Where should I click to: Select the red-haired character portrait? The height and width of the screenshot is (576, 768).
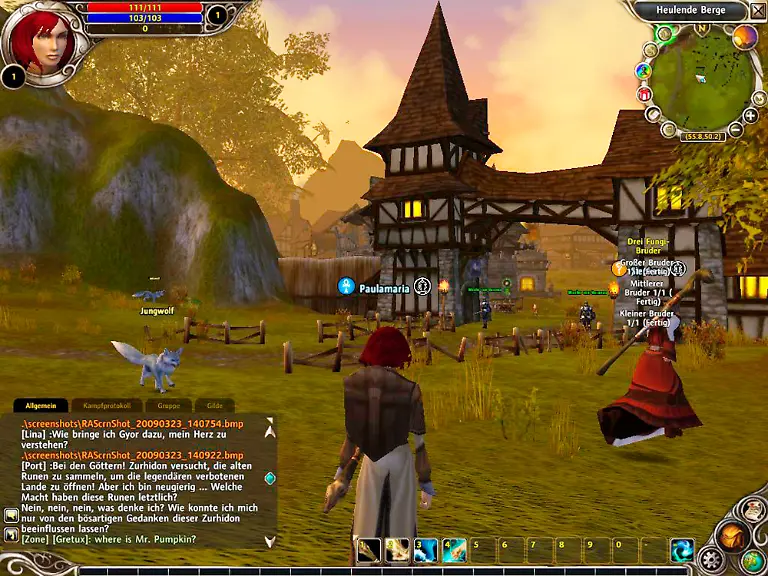point(40,38)
